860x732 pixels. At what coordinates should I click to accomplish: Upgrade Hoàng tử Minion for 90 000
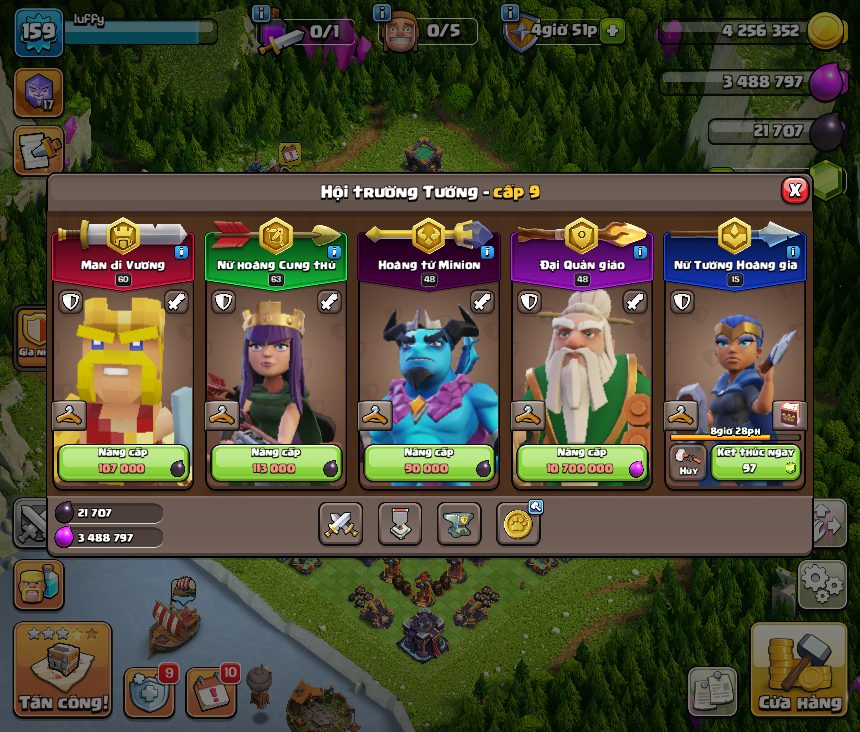click(x=428, y=462)
